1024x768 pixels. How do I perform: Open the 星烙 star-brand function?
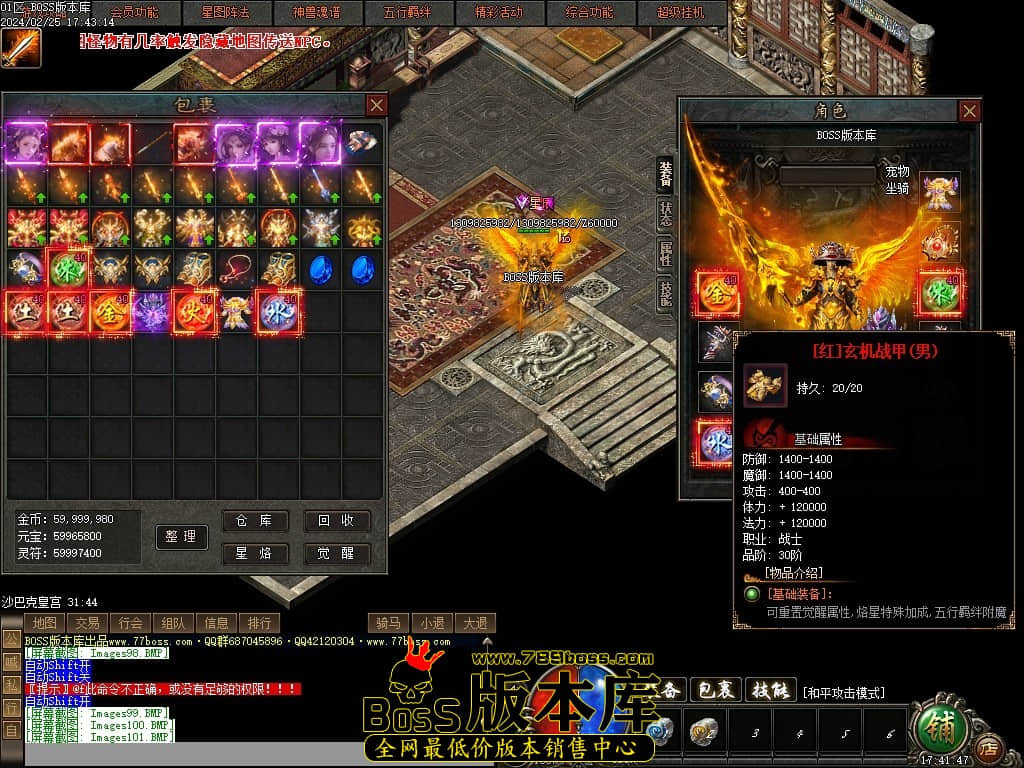(x=254, y=553)
